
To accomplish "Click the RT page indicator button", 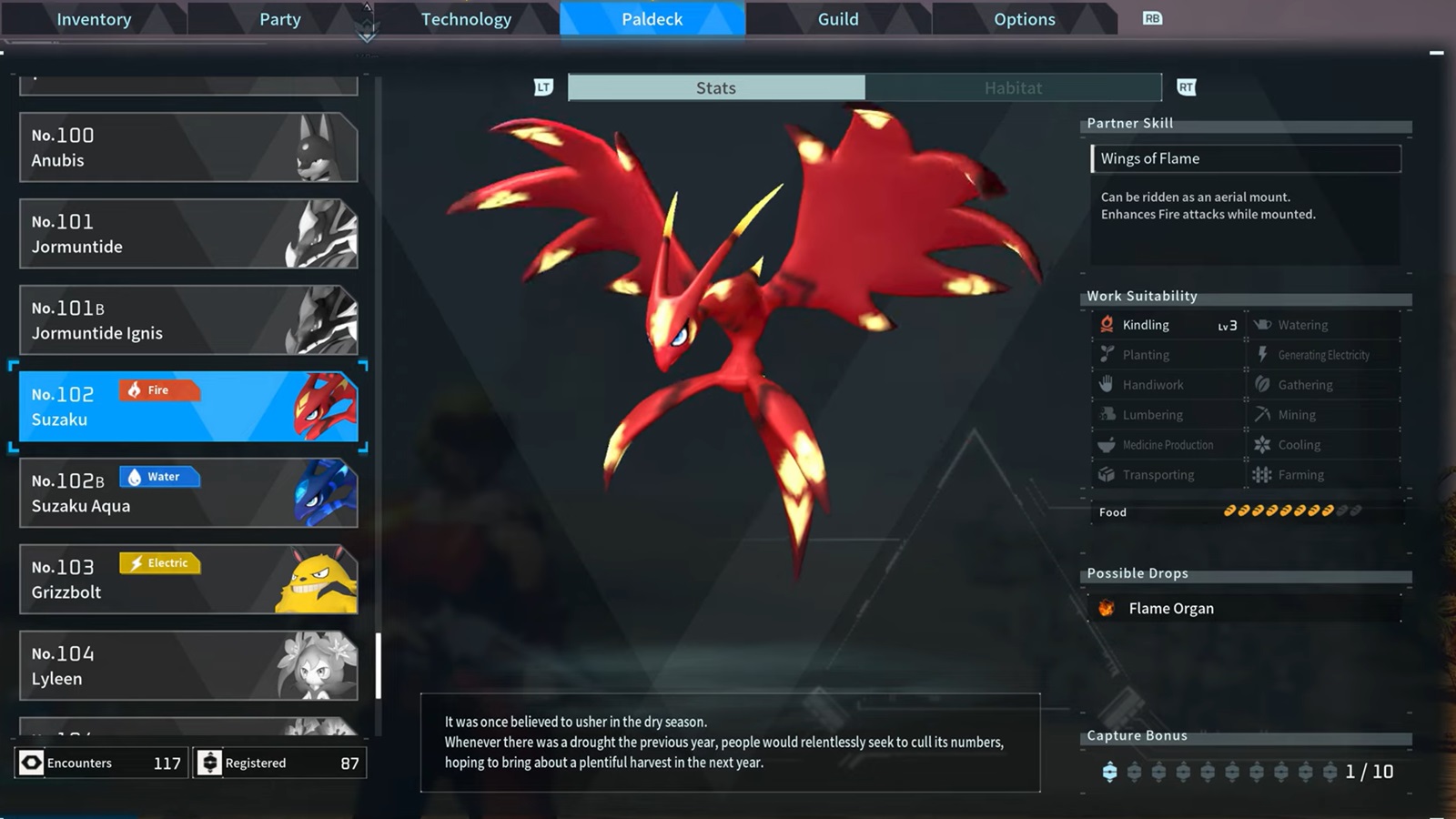I will pos(1186,87).
